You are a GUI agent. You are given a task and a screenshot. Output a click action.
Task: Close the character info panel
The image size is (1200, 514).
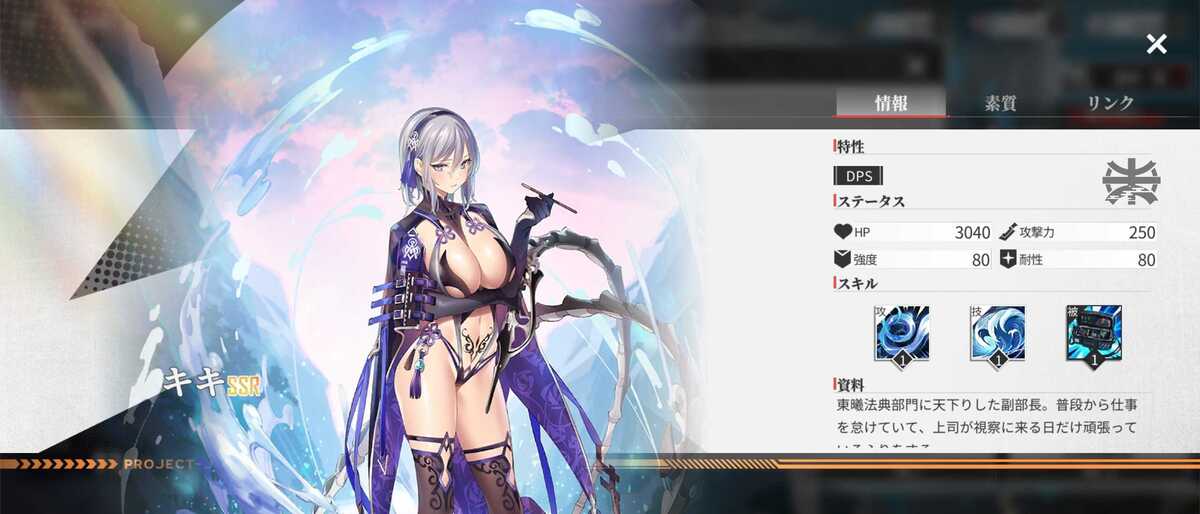tap(1156, 44)
